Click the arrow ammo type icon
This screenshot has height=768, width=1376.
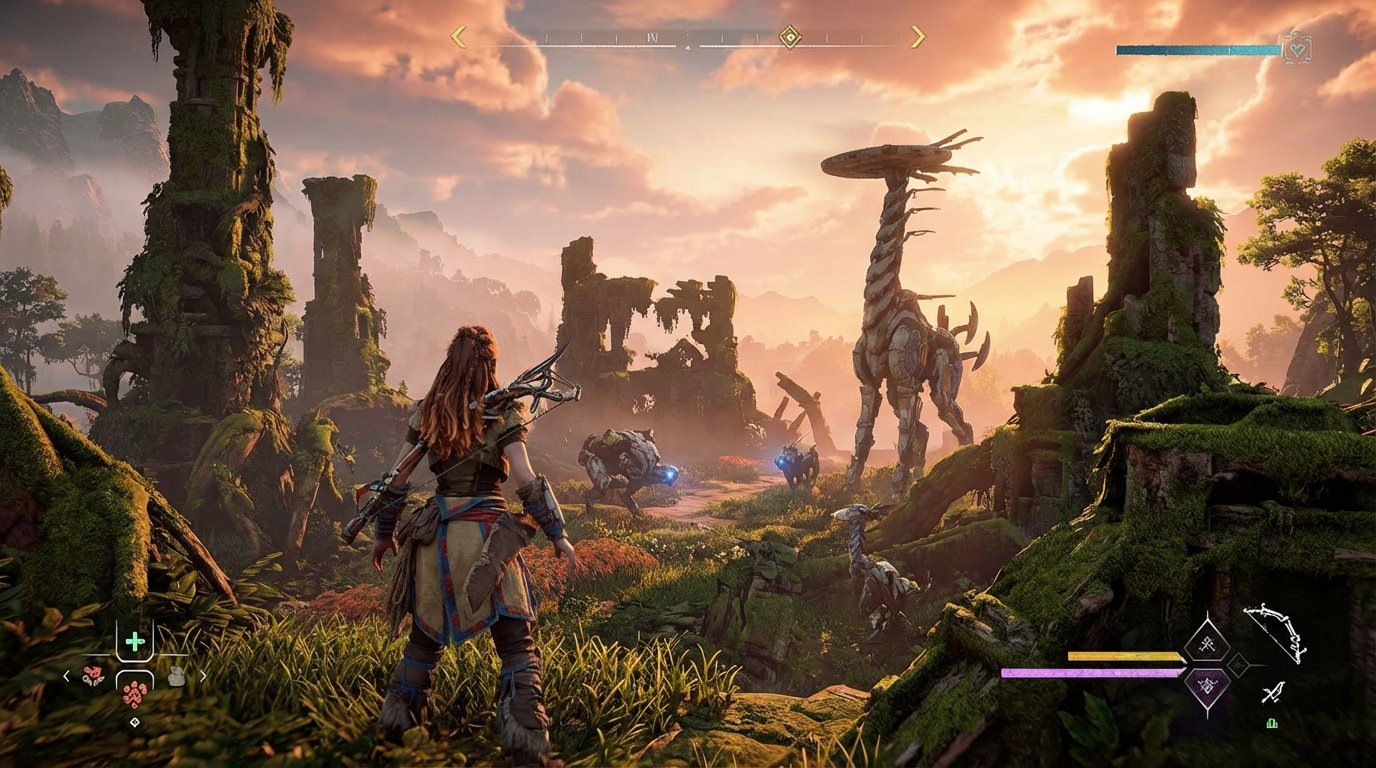pos(1273,693)
